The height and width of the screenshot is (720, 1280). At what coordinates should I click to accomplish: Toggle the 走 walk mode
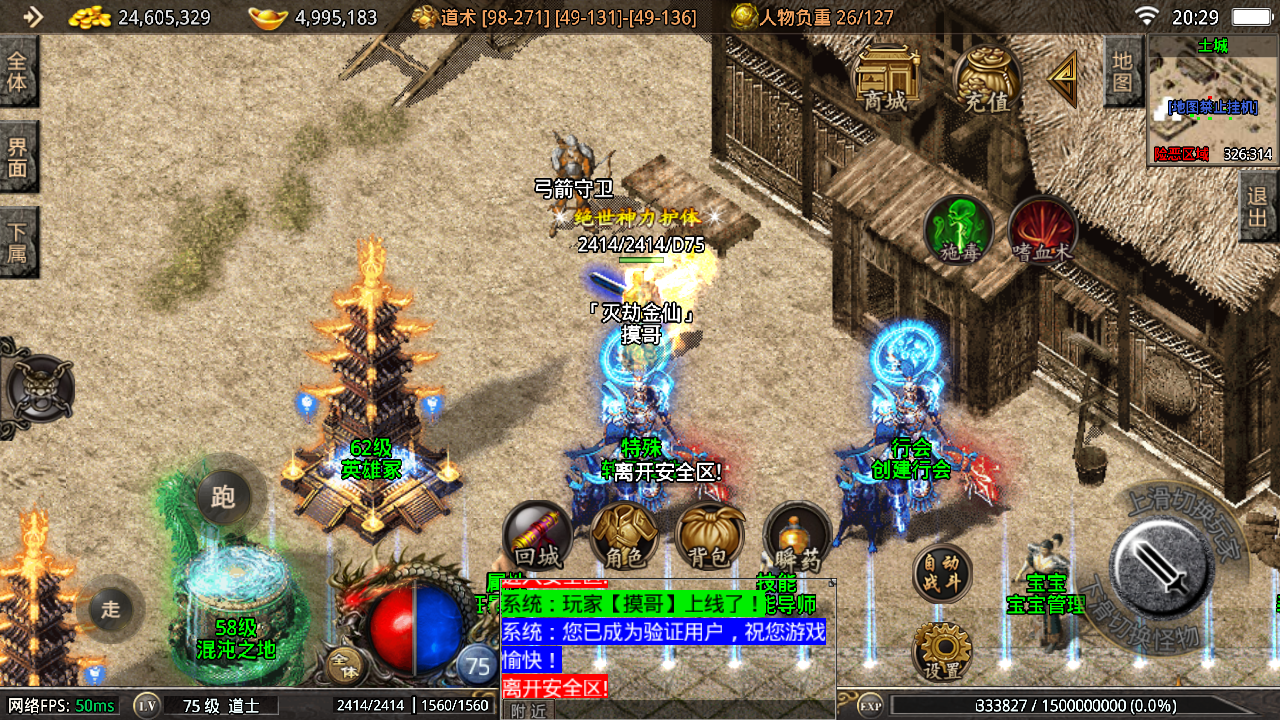click(110, 607)
